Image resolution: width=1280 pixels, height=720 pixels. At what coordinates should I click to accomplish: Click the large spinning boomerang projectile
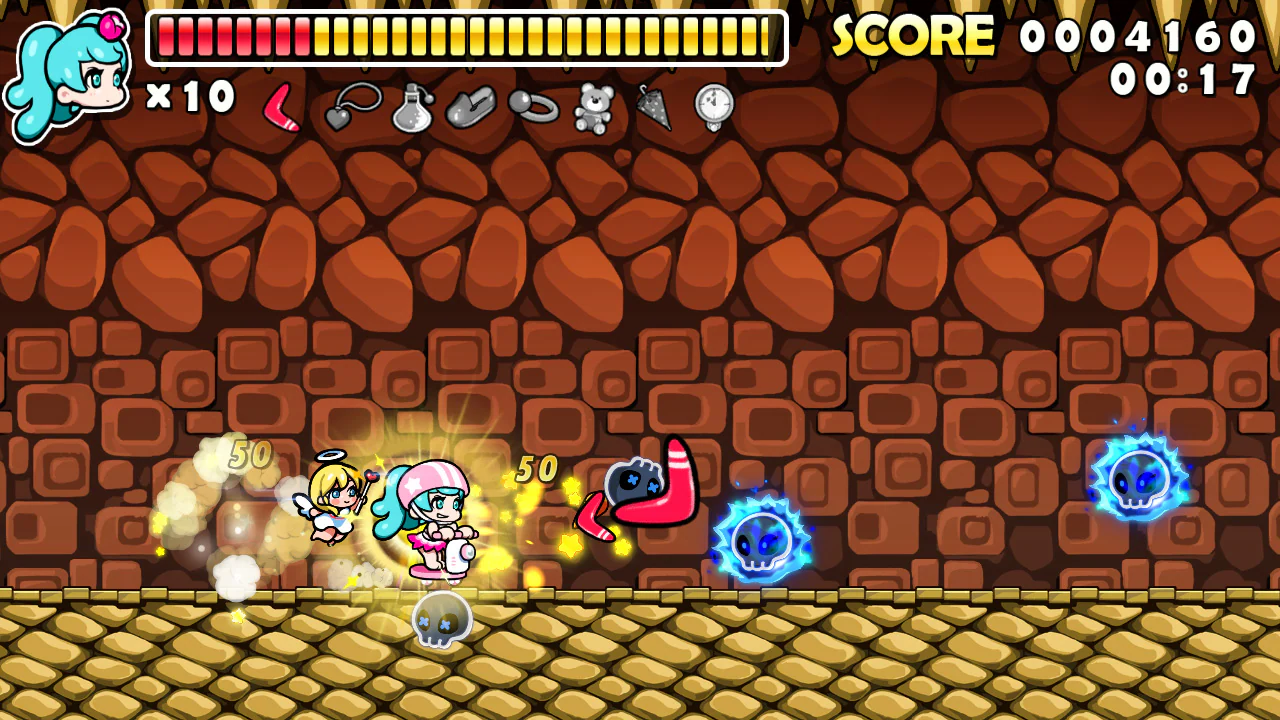[x=660, y=490]
